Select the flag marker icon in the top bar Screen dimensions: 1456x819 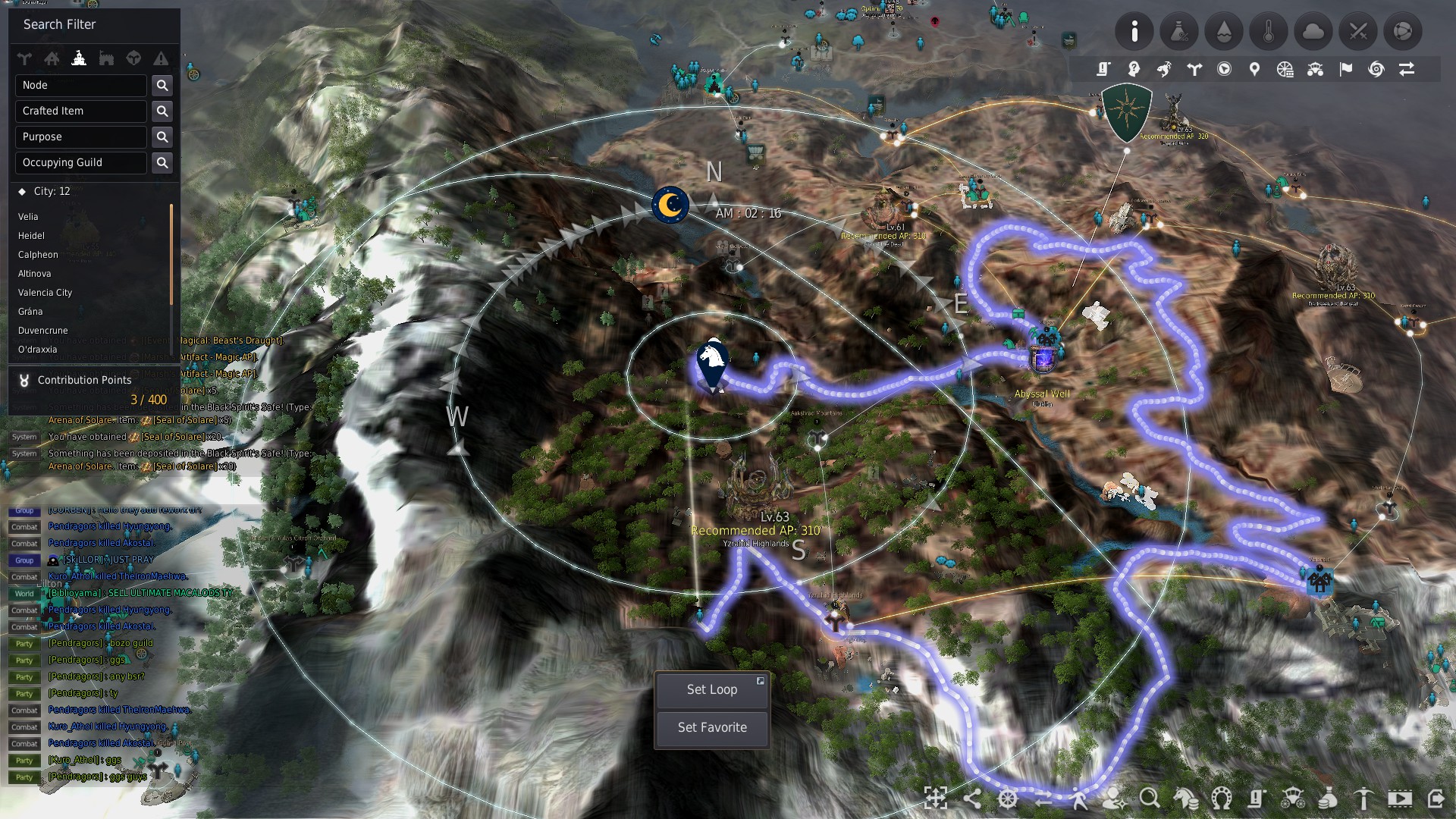point(1345,69)
